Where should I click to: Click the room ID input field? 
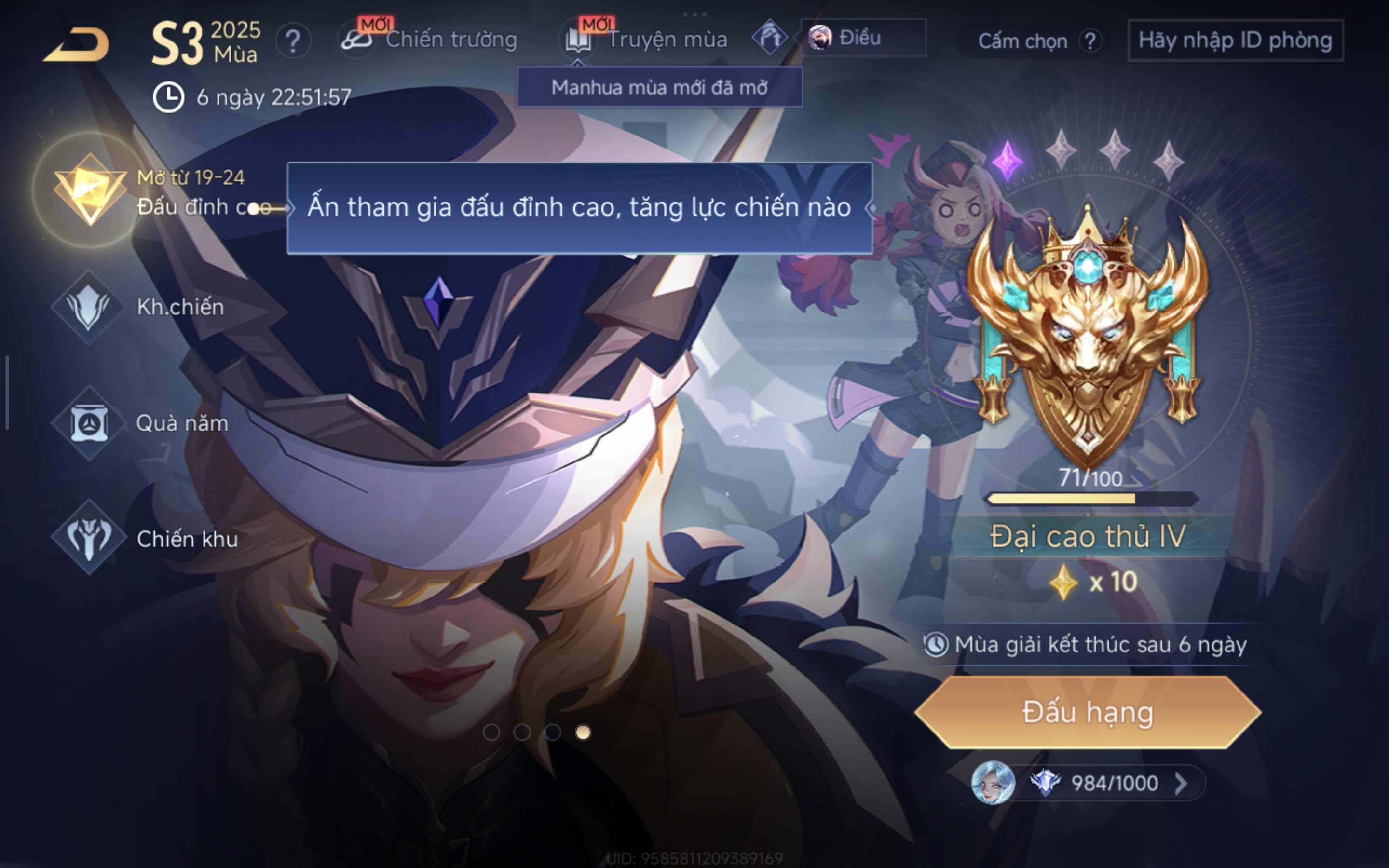point(1235,40)
